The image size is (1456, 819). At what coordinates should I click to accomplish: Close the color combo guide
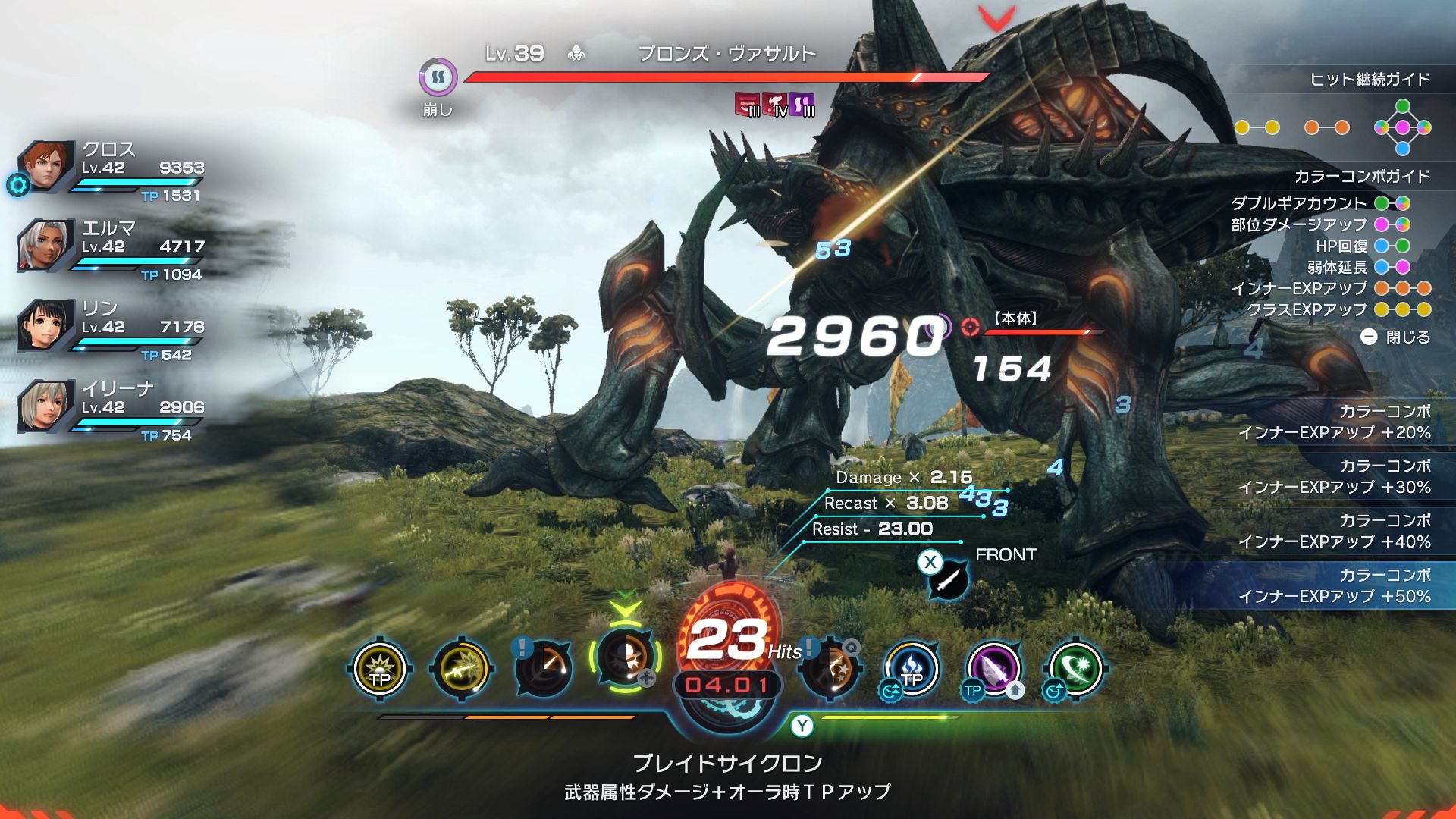1395,337
